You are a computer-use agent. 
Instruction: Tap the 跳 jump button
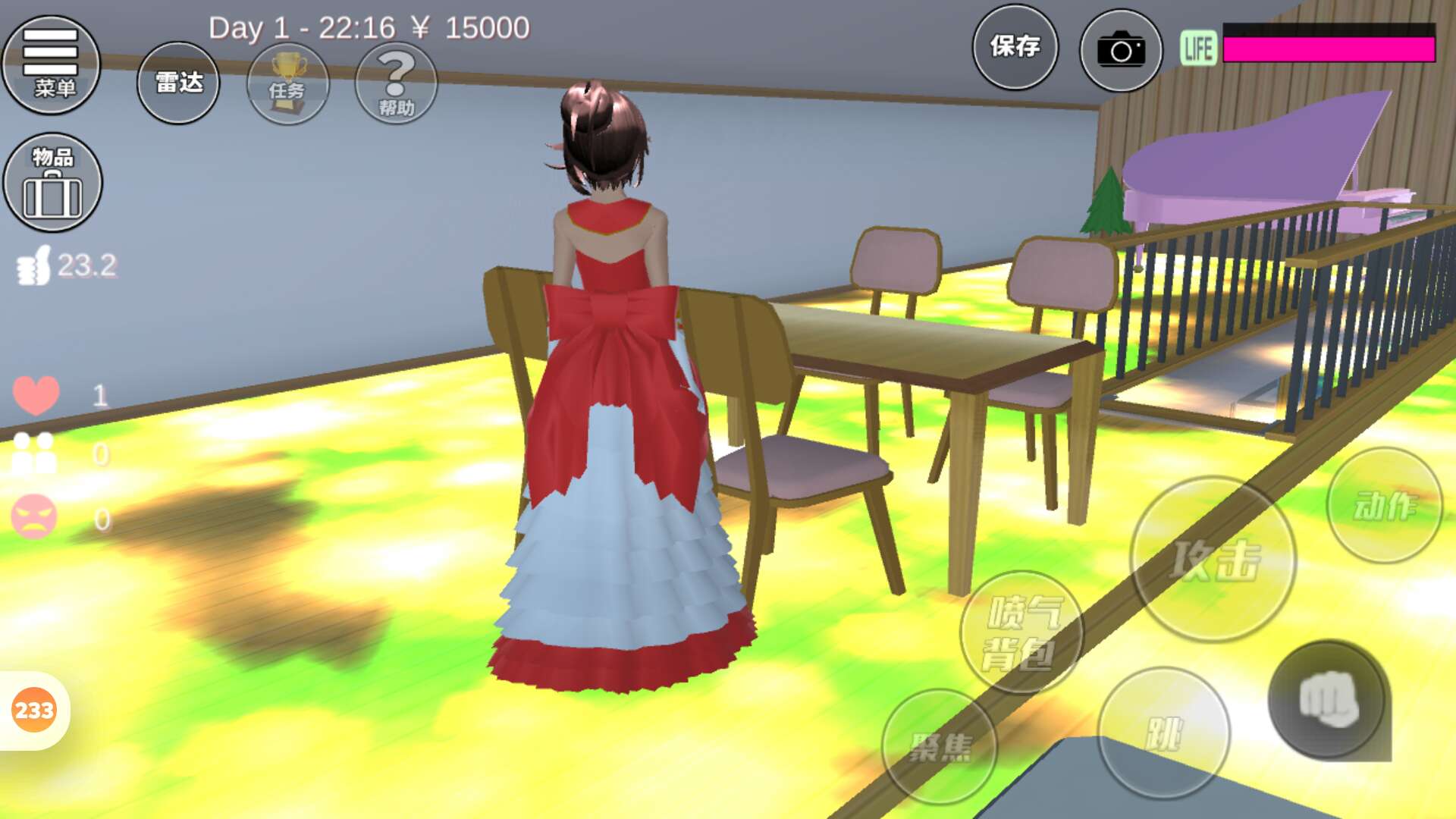1163,733
